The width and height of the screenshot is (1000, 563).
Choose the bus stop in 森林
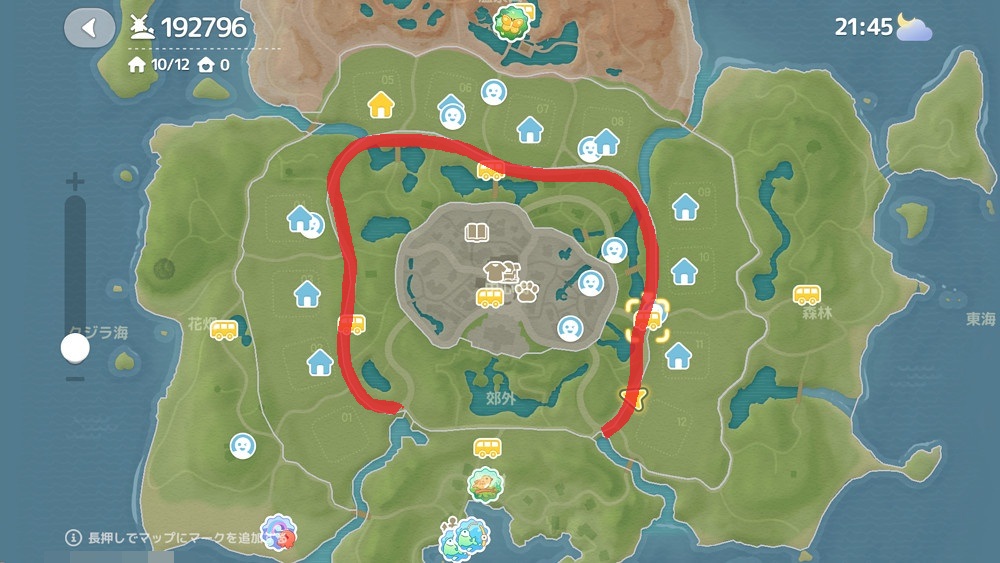coord(807,295)
